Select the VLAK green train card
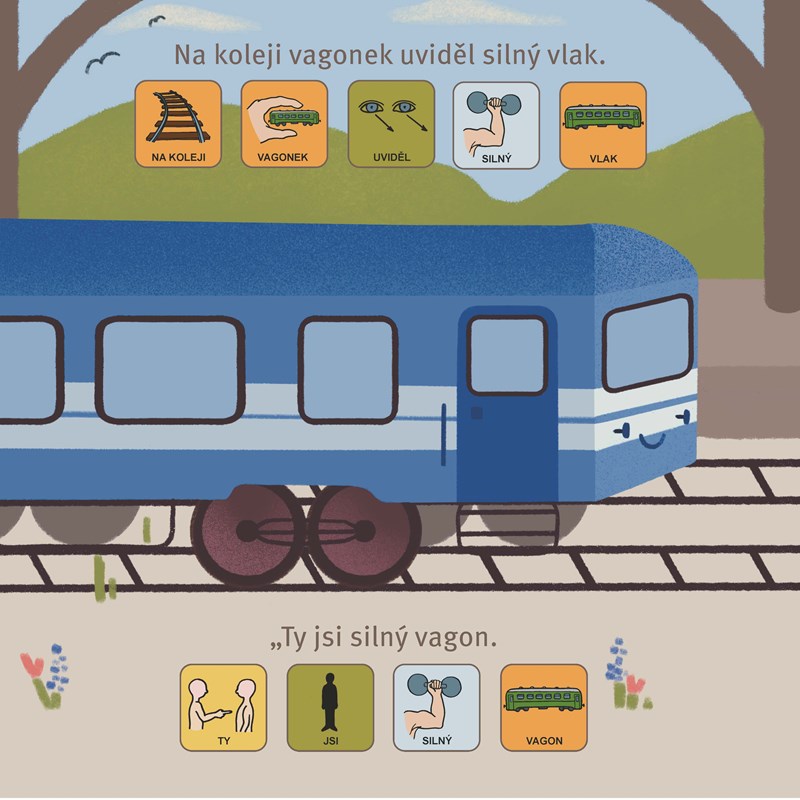This screenshot has height=800, width=800. (602, 124)
